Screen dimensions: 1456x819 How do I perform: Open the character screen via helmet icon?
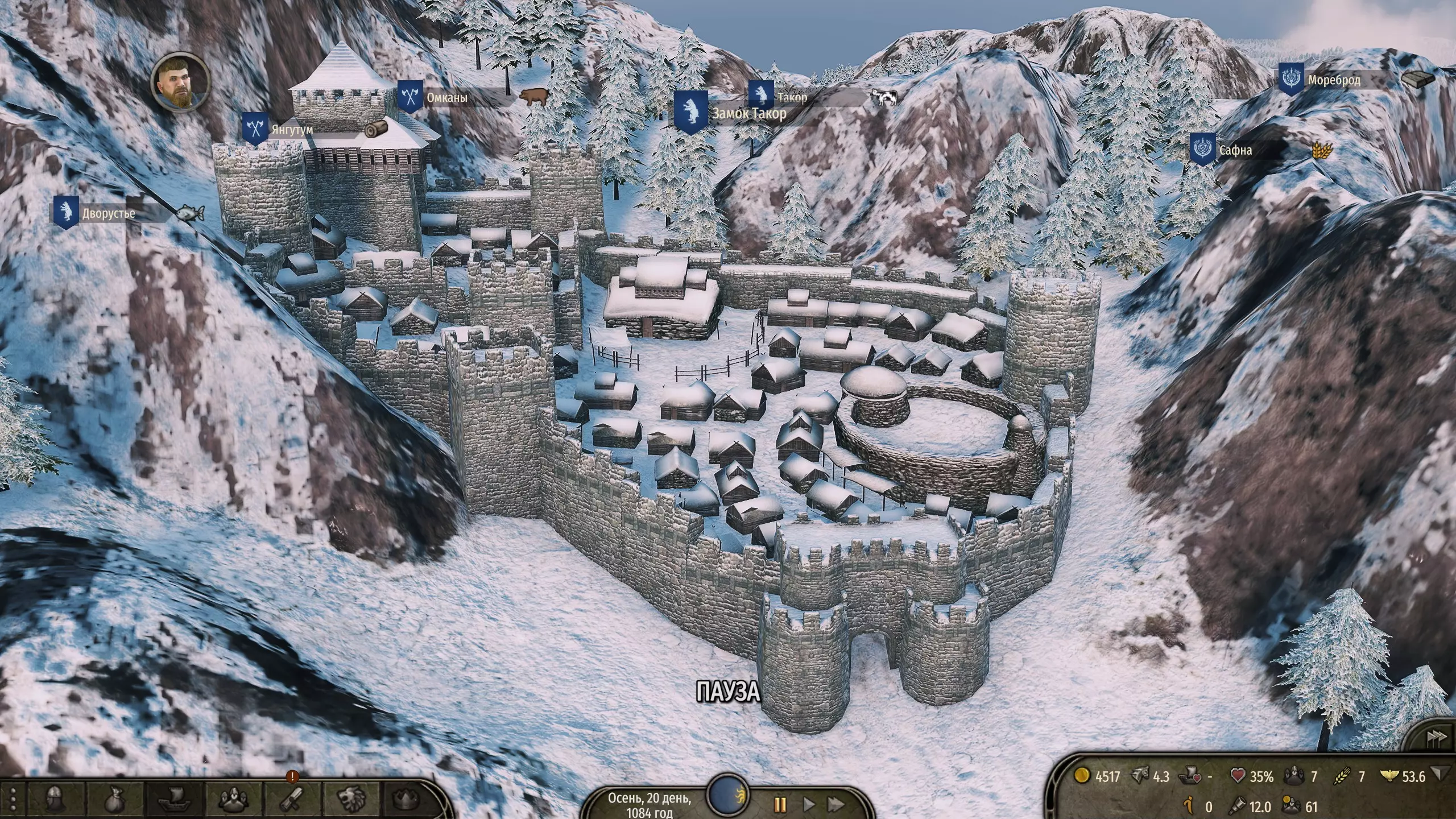pos(55,799)
